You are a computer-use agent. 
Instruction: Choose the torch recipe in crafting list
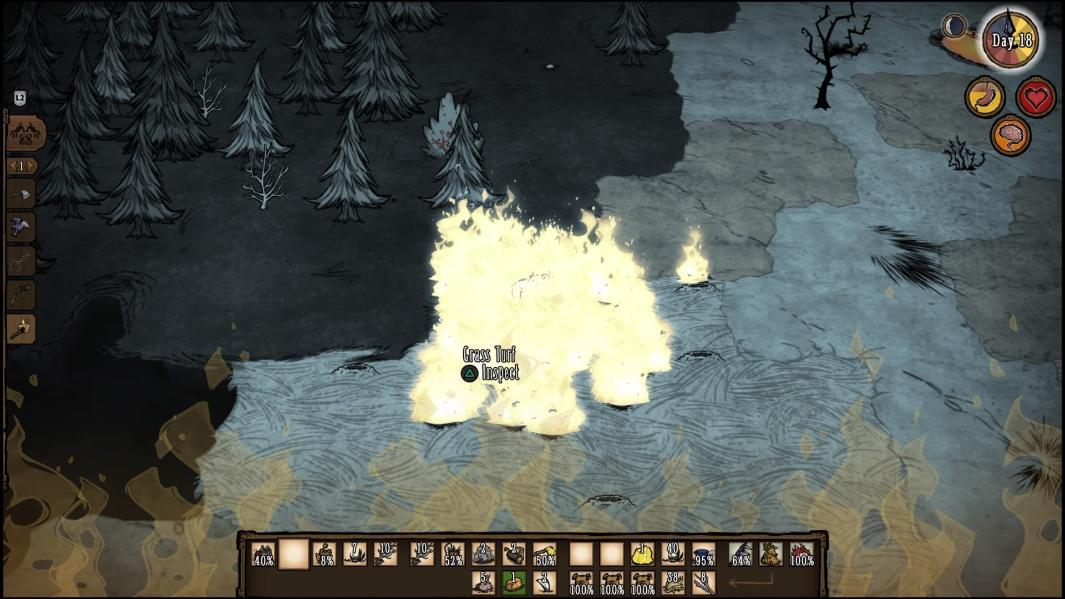21,328
